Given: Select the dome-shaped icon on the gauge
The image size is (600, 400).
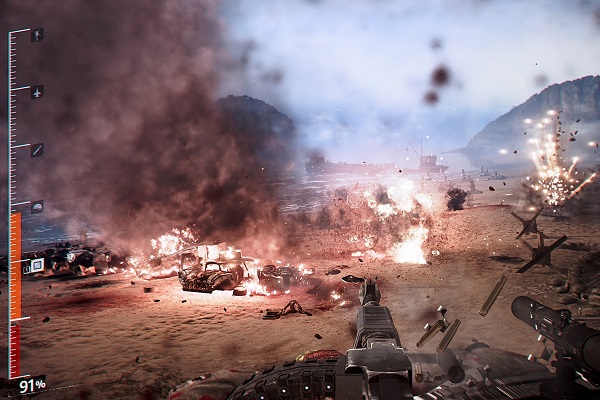Looking at the screenshot, I should coord(37,207).
